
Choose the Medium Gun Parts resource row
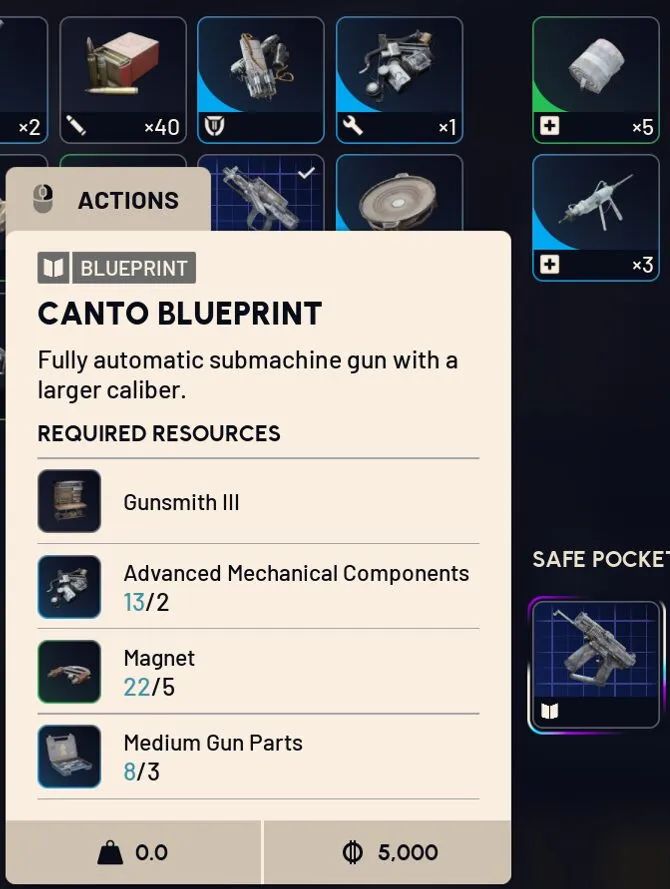pyautogui.click(x=257, y=757)
